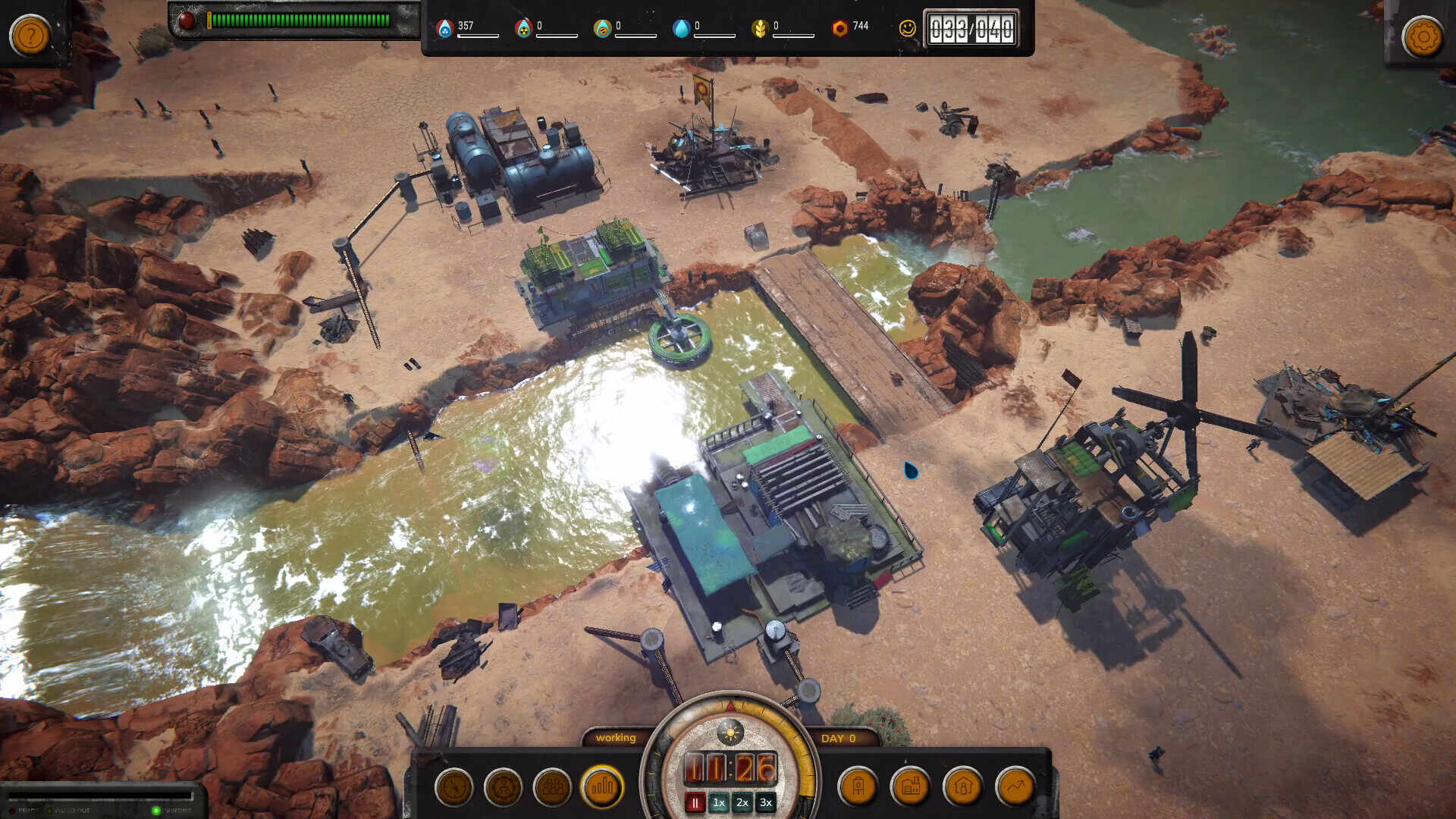
Task: Pause the game with the red pause button
Action: click(695, 803)
